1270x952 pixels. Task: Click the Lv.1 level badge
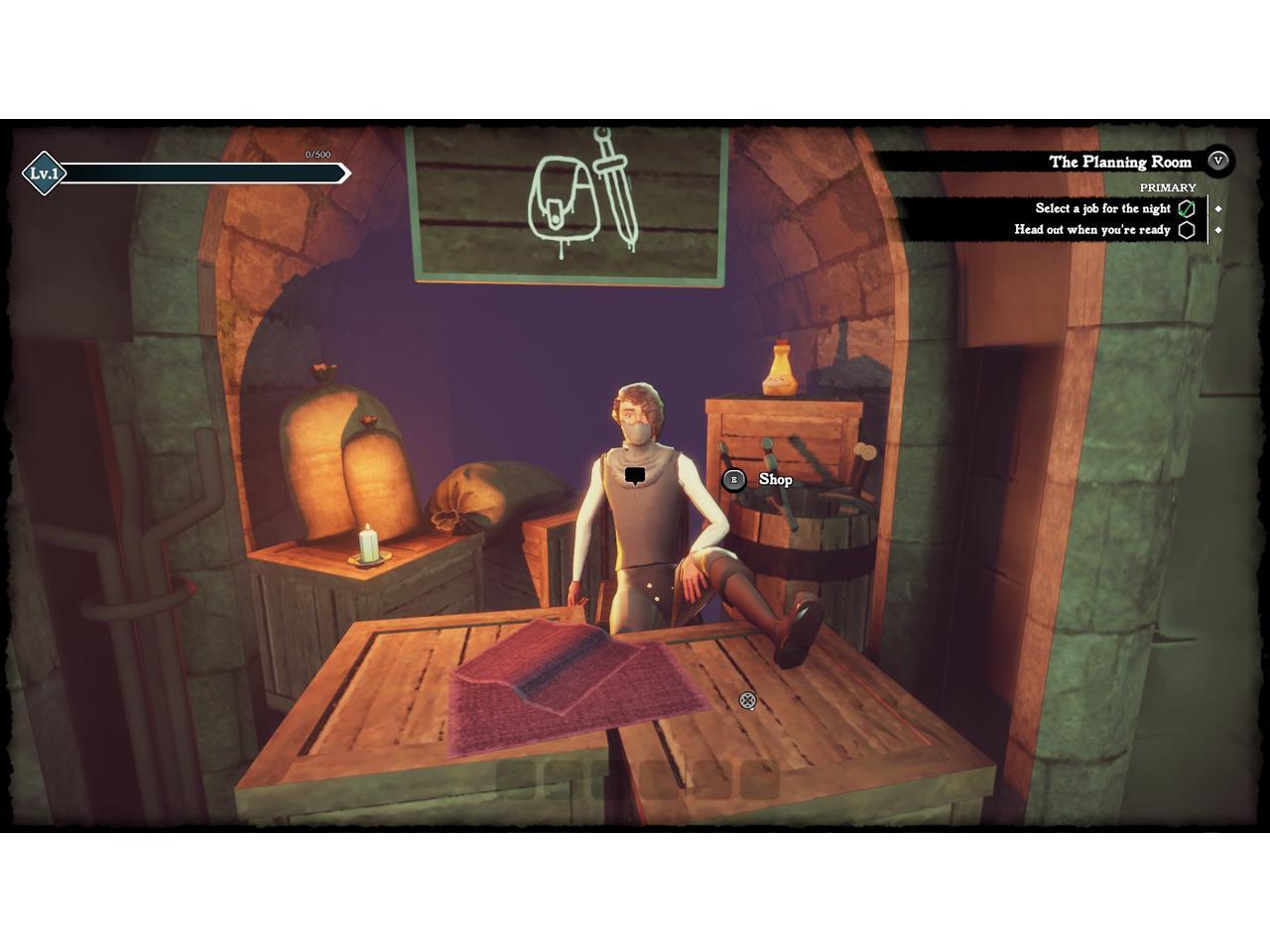tap(44, 174)
